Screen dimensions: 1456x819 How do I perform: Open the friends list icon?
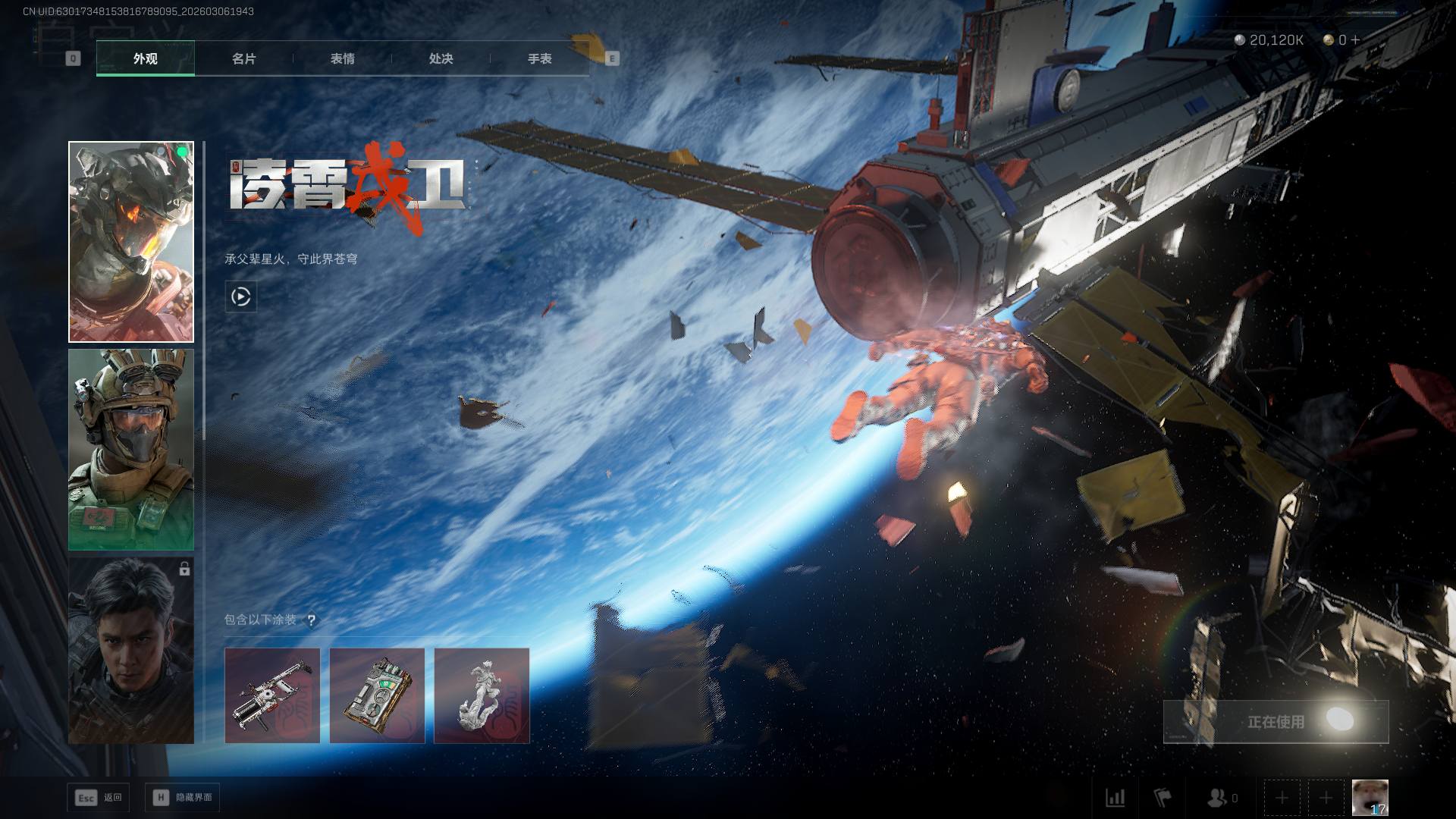(x=1218, y=798)
